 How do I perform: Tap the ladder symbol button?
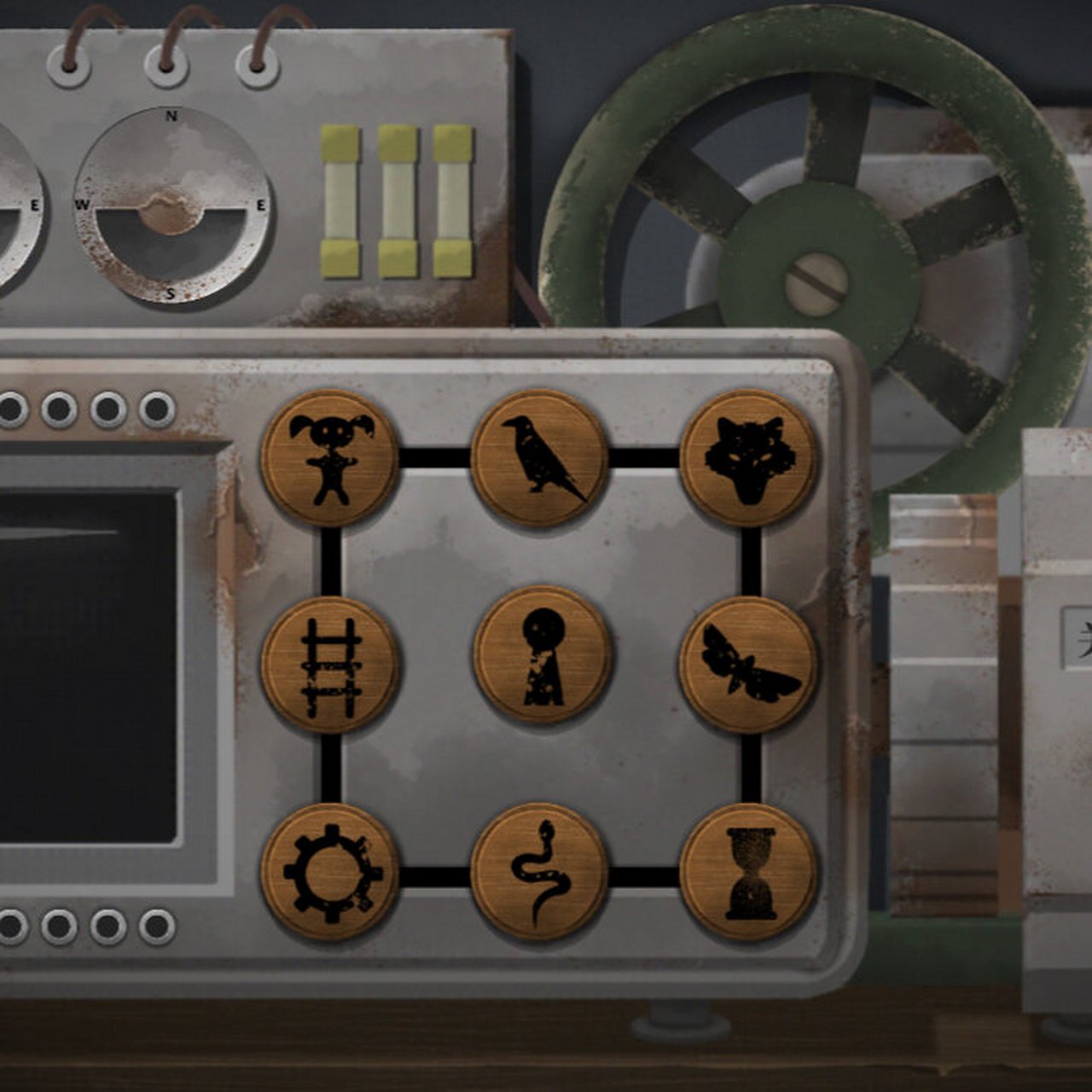tap(330, 665)
